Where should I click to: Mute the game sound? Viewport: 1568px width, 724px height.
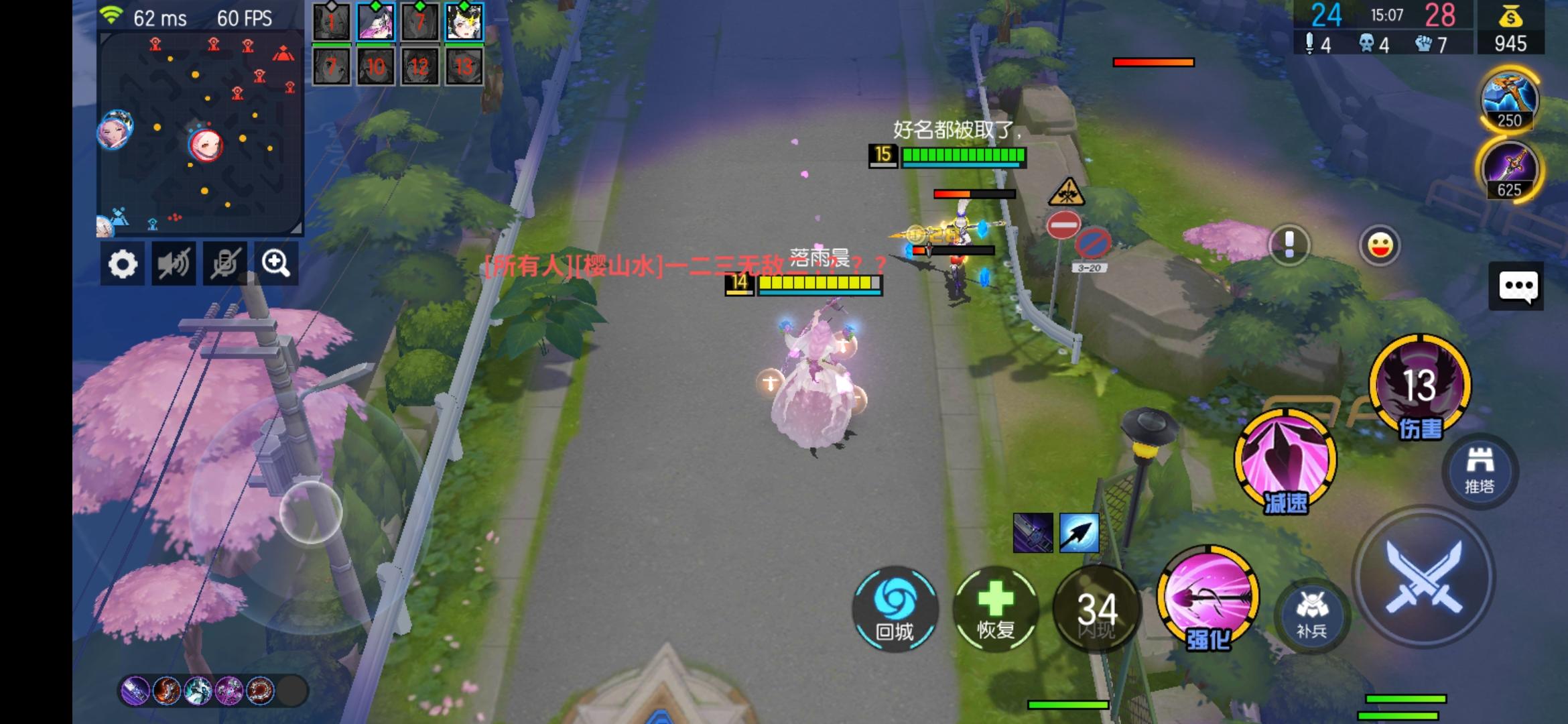click(174, 263)
